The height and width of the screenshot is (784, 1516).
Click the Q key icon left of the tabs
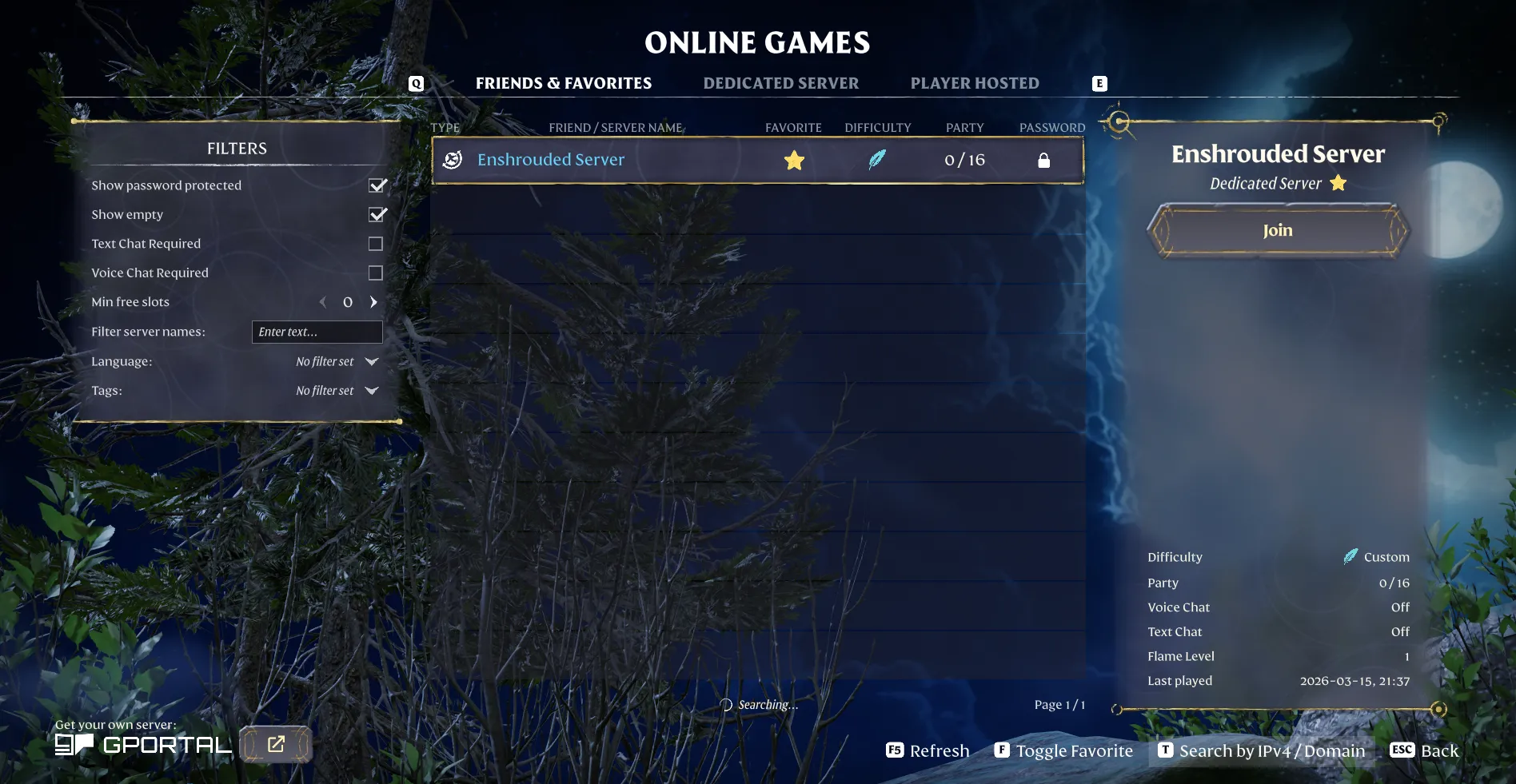tap(415, 82)
